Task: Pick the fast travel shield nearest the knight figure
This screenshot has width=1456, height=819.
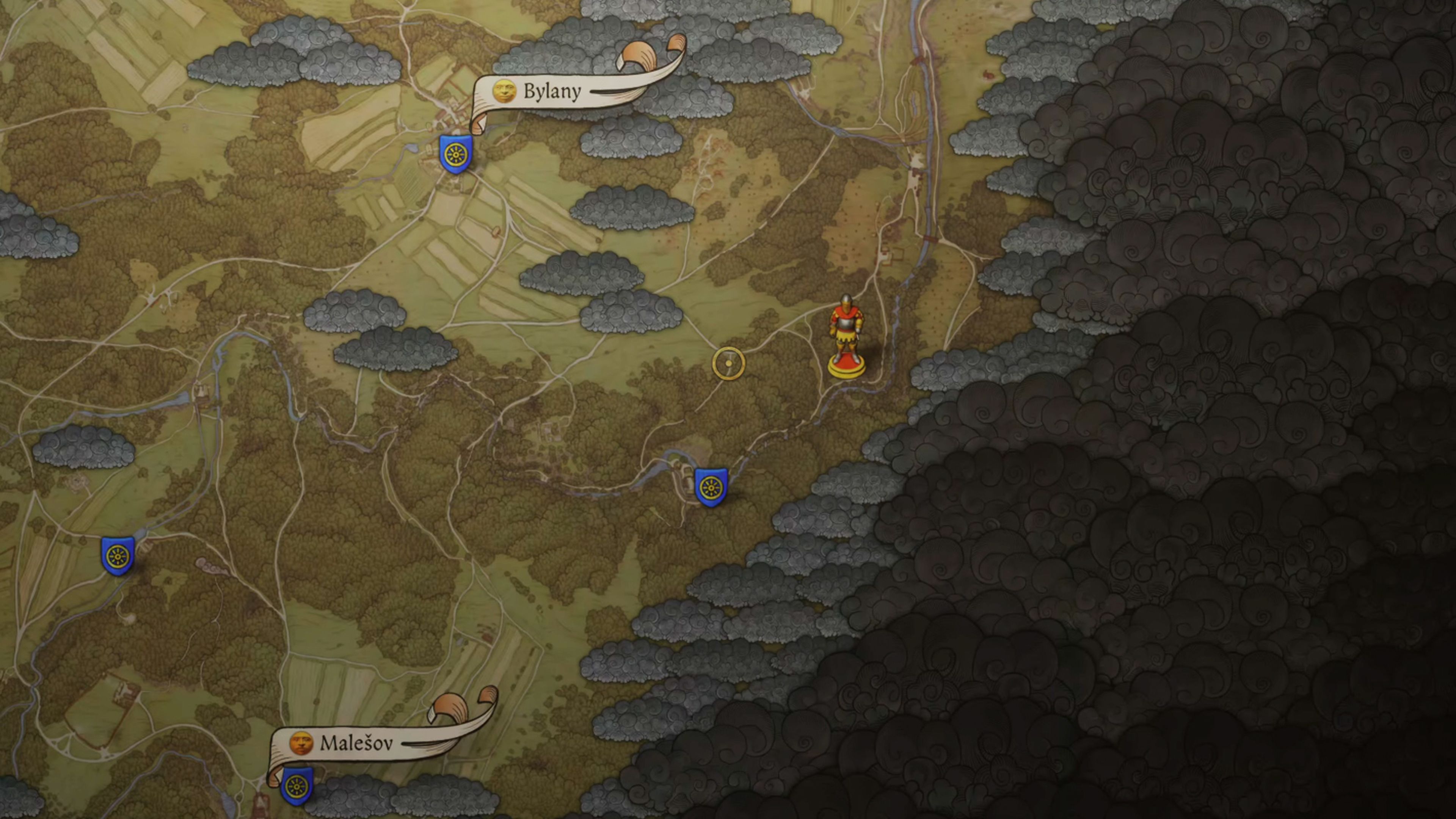Action: (711, 486)
